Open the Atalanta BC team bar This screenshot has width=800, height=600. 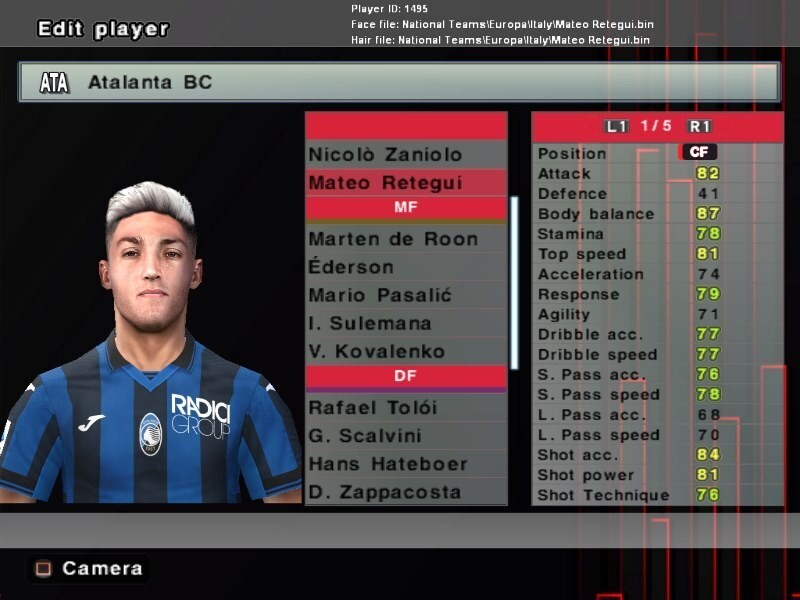pyautogui.click(x=398, y=82)
